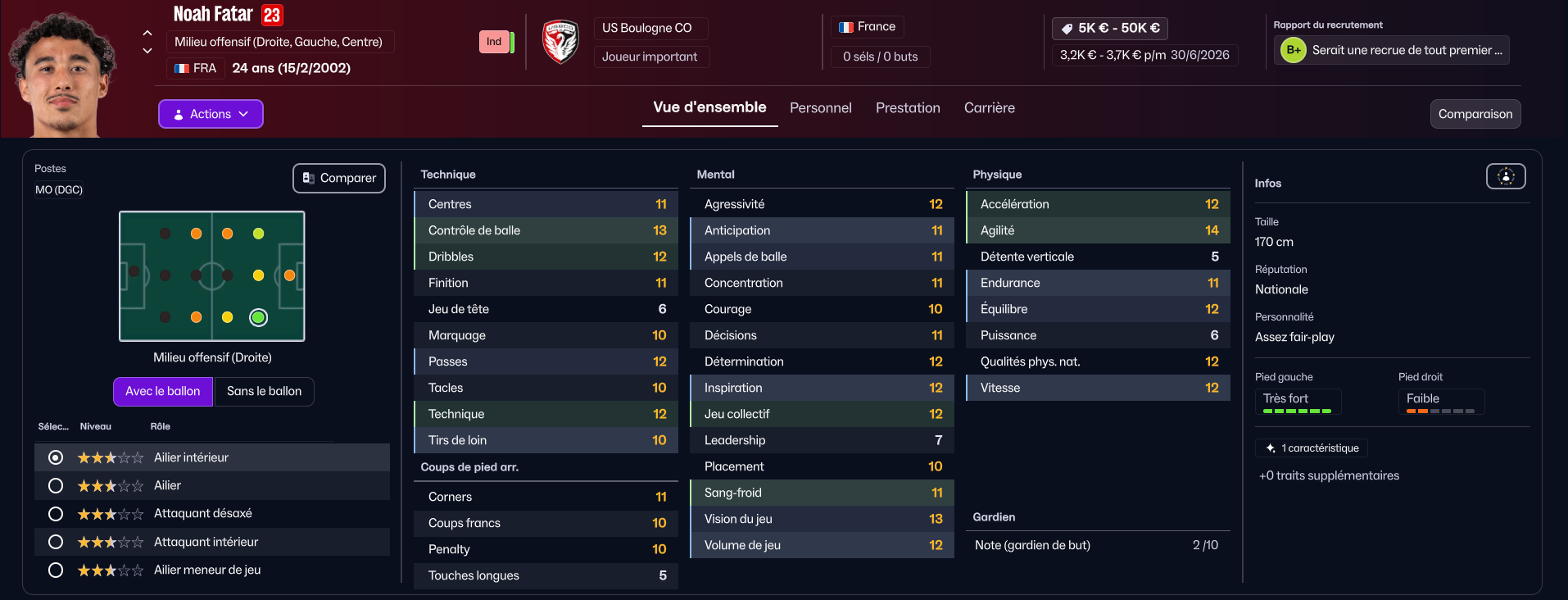Viewport: 1568px width, 600px height.
Task: Open the Prestation tab
Action: pyautogui.click(x=908, y=108)
